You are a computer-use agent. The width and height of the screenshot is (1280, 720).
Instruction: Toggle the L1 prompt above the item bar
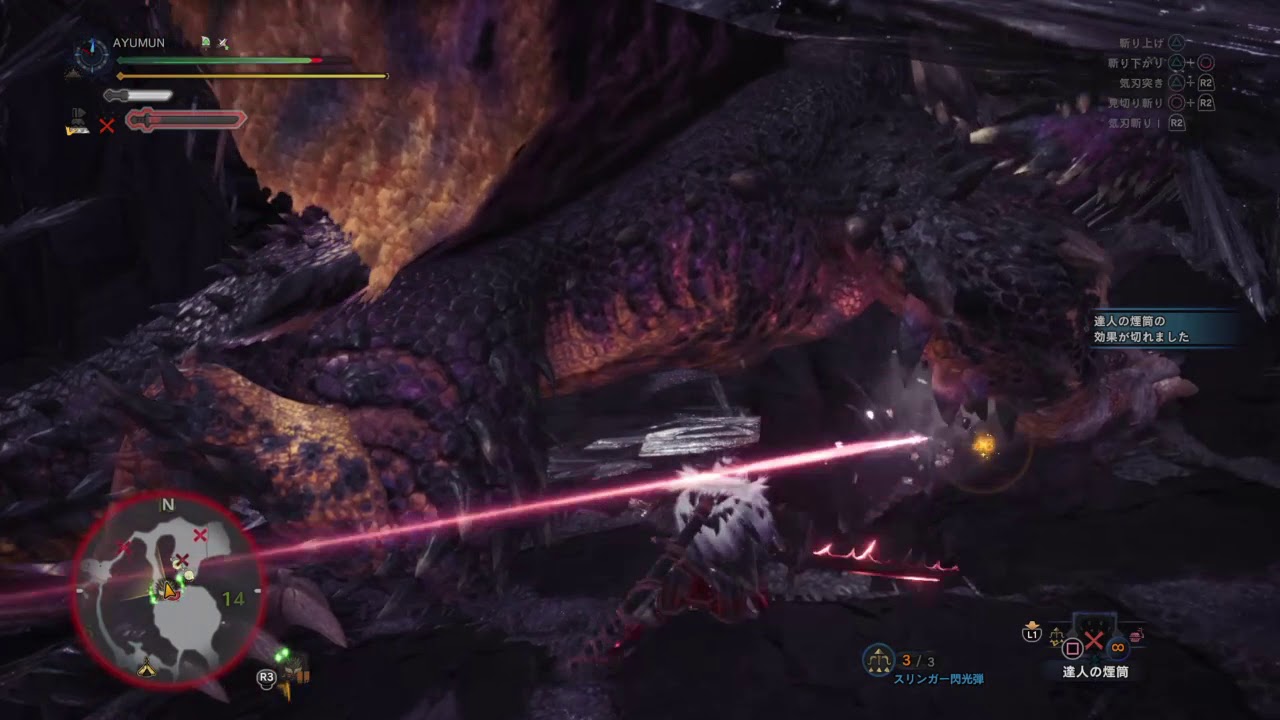[1031, 633]
